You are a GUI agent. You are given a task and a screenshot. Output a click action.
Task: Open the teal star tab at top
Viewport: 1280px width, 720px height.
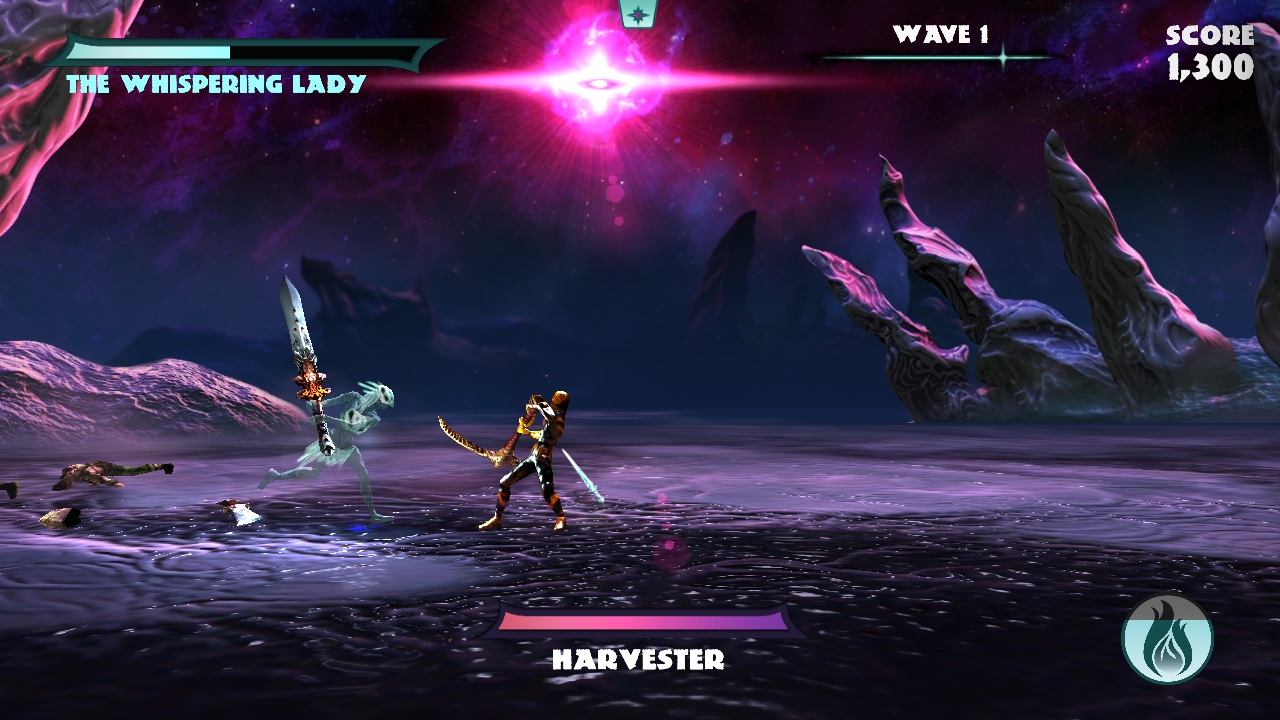pyautogui.click(x=637, y=13)
